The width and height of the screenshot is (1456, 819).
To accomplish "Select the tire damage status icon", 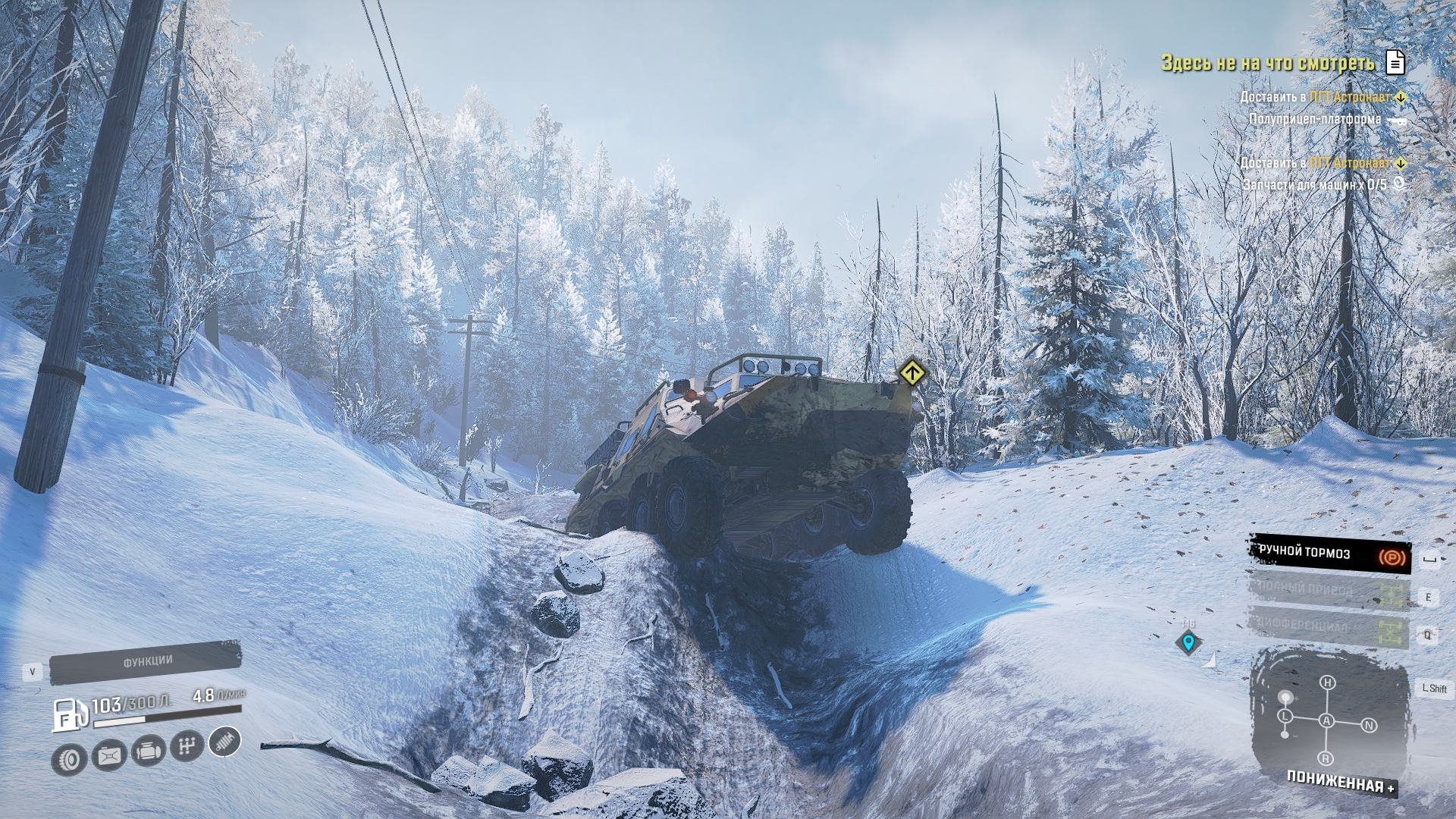I will click(x=69, y=759).
